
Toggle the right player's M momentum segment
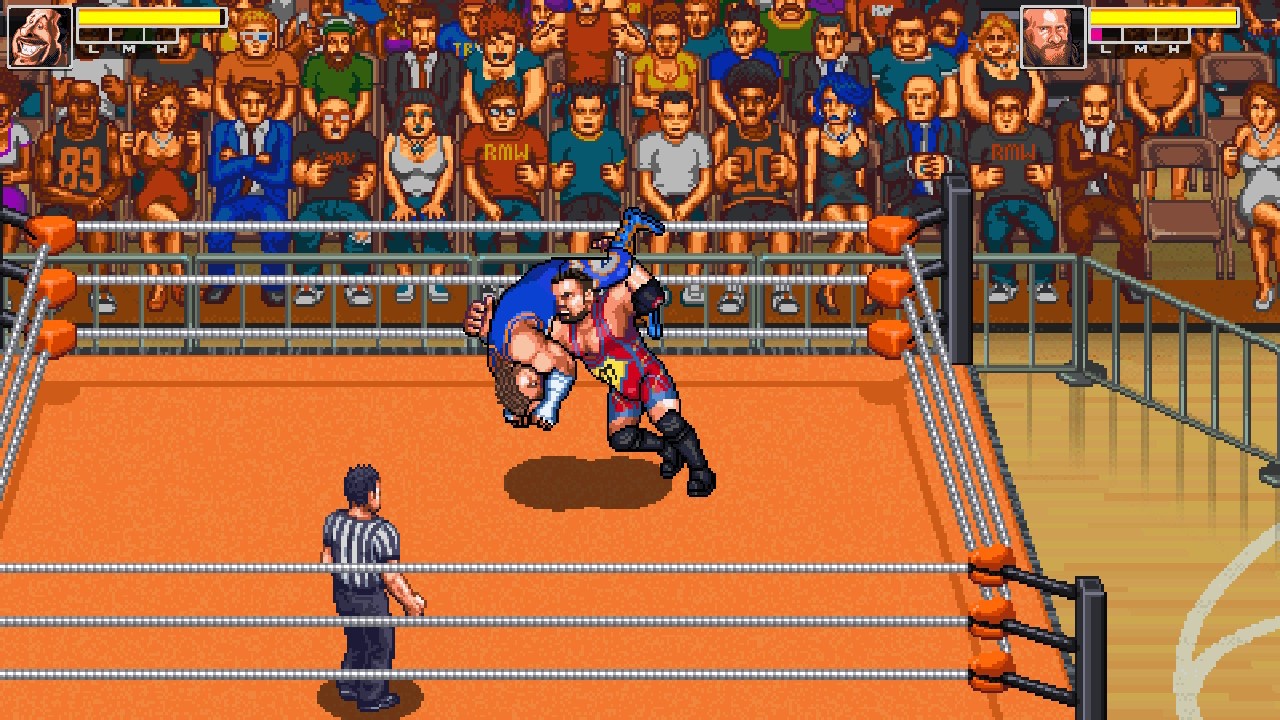pyautogui.click(x=1140, y=35)
